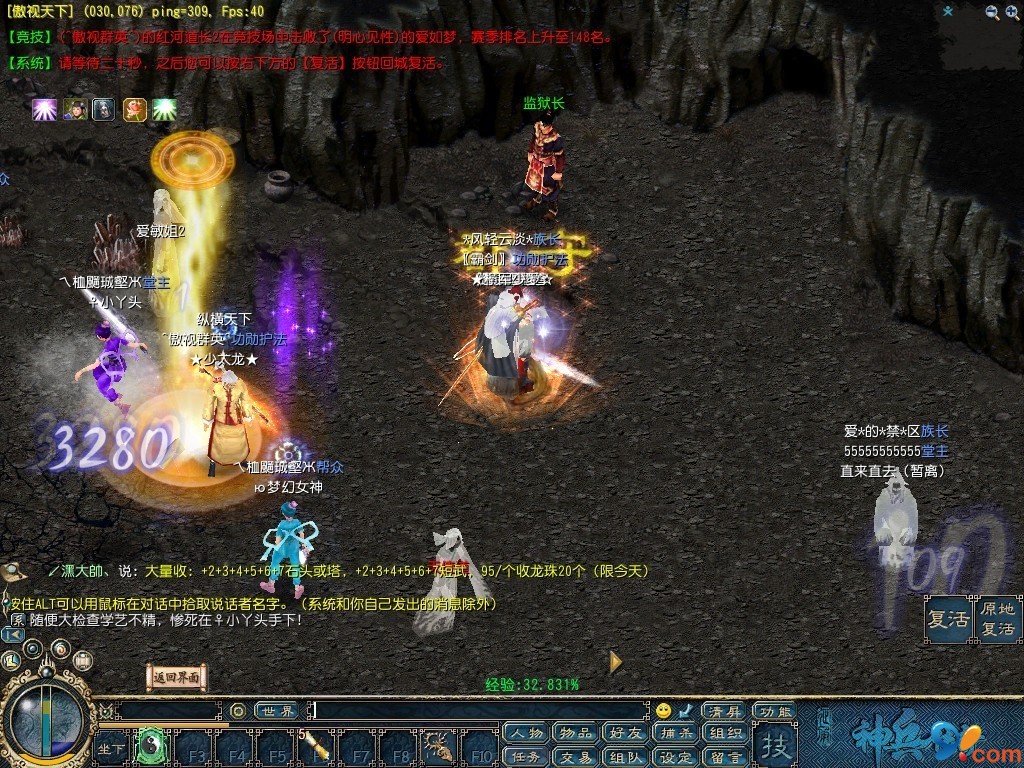Choose 原地复活 to revive on the spot
The height and width of the screenshot is (768, 1024).
click(997, 619)
